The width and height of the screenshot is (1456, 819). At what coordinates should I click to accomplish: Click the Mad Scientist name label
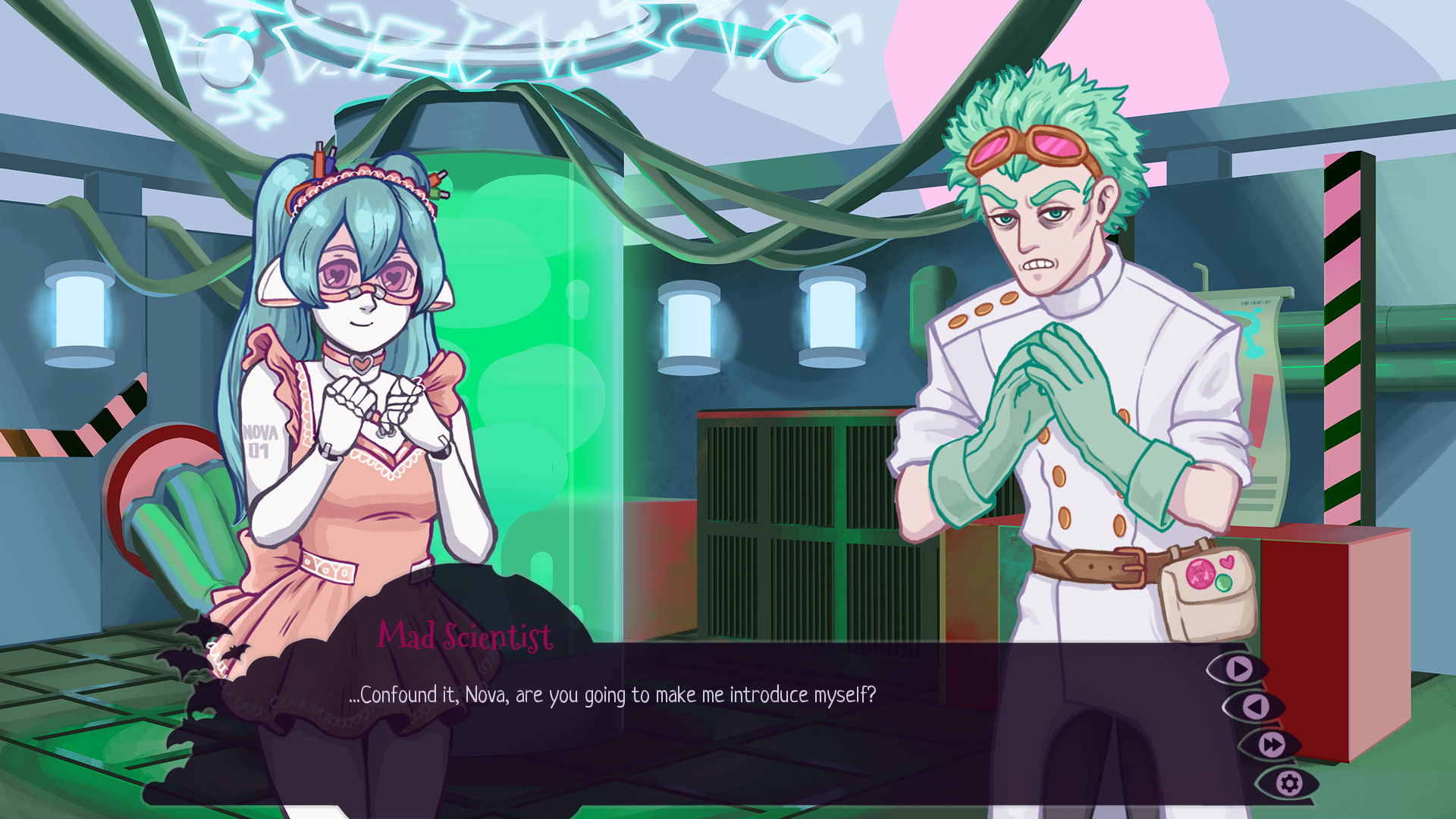pos(465,638)
